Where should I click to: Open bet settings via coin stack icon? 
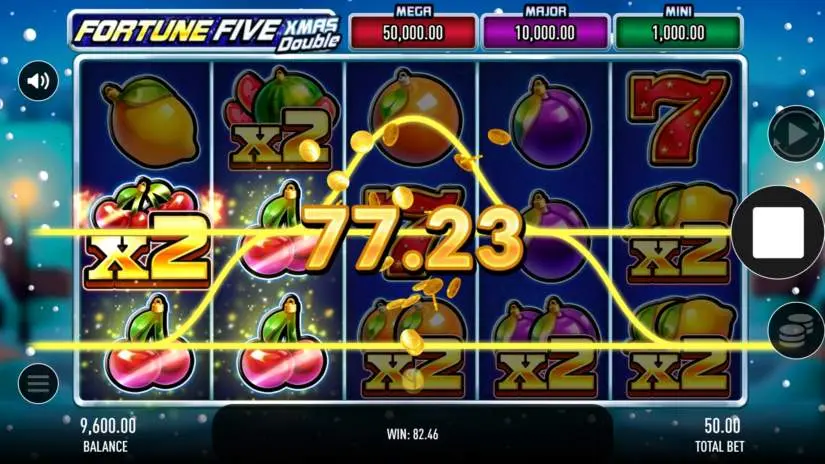(794, 333)
